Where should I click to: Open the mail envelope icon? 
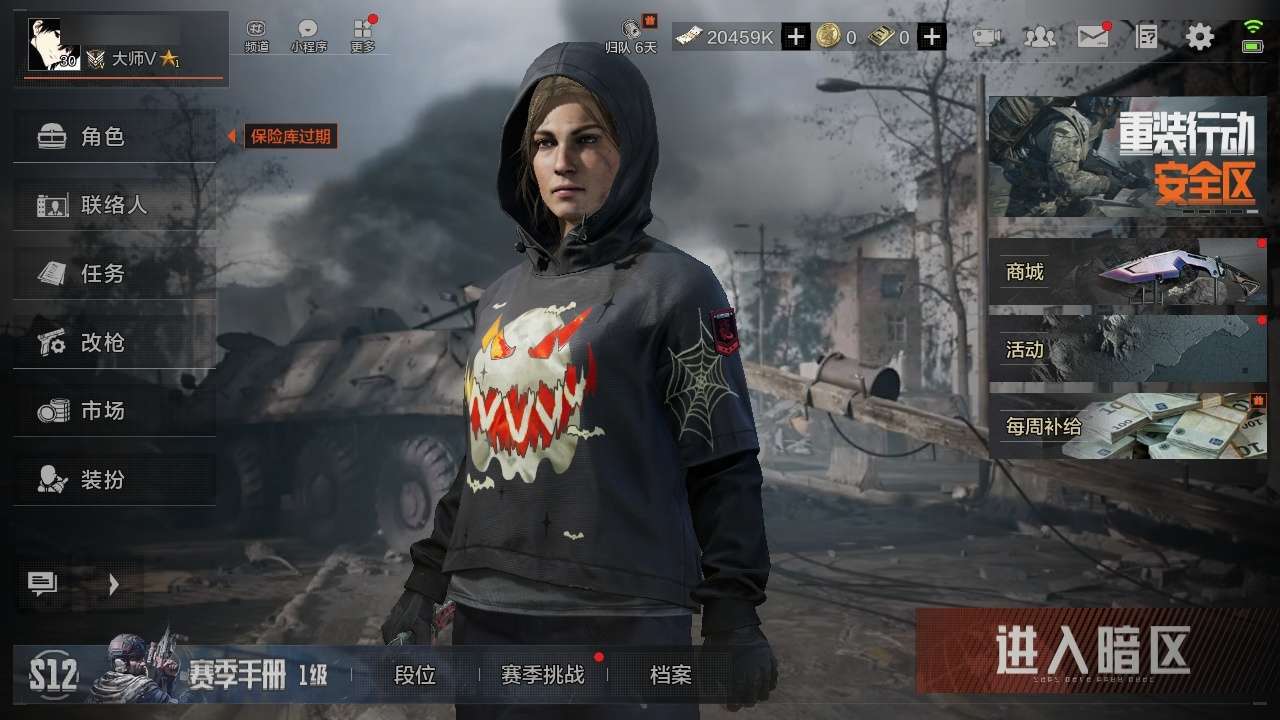coord(1093,38)
